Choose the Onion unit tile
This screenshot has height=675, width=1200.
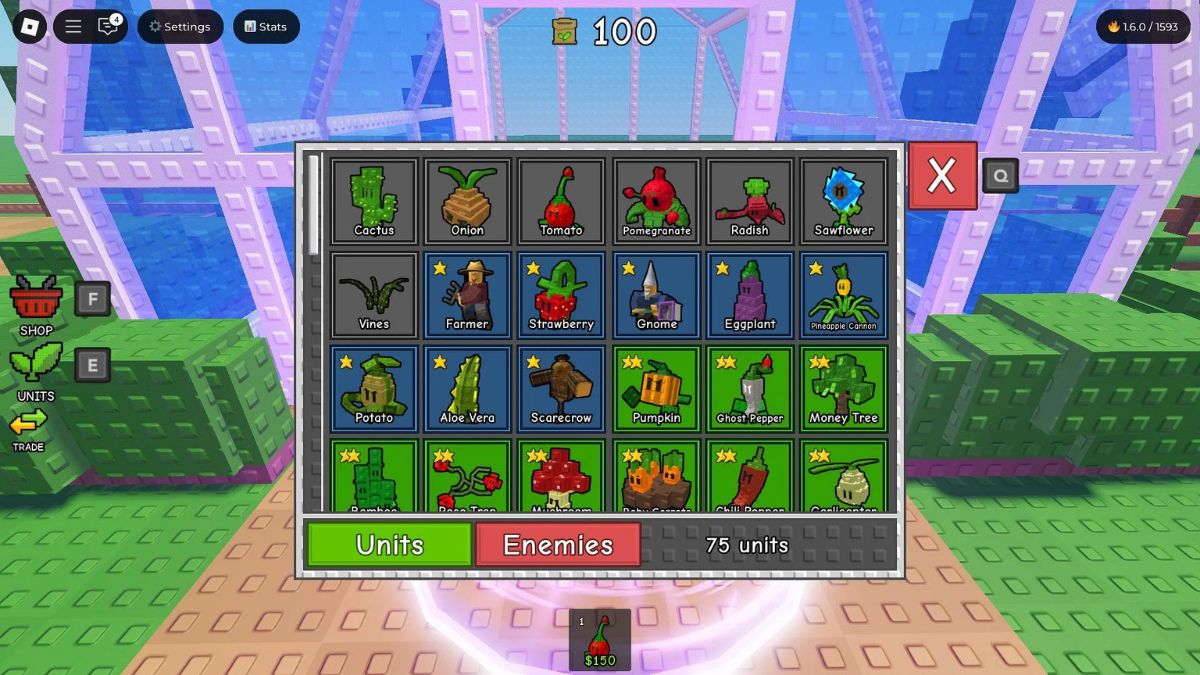[467, 202]
